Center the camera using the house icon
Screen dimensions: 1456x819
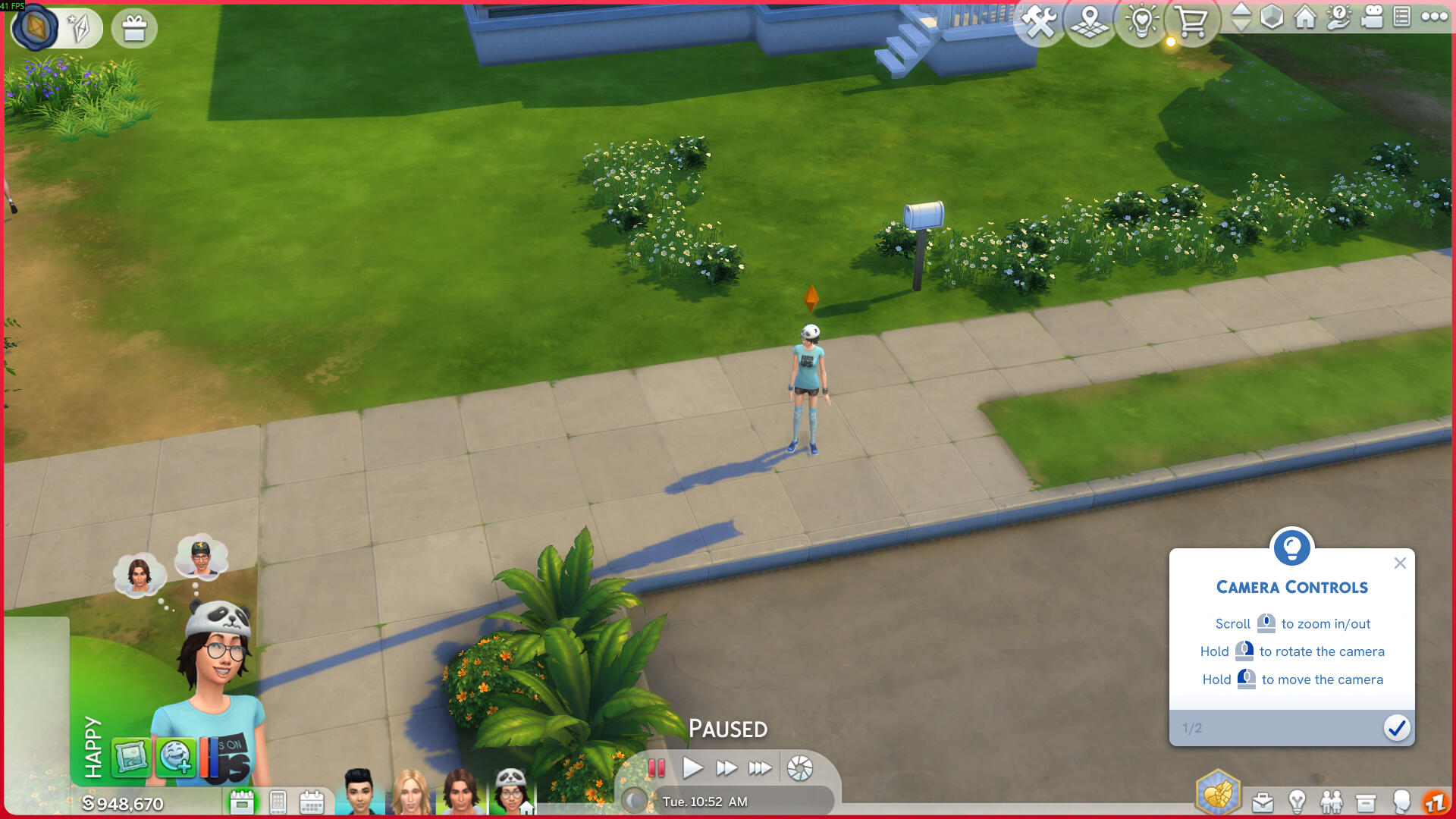pyautogui.click(x=1305, y=17)
